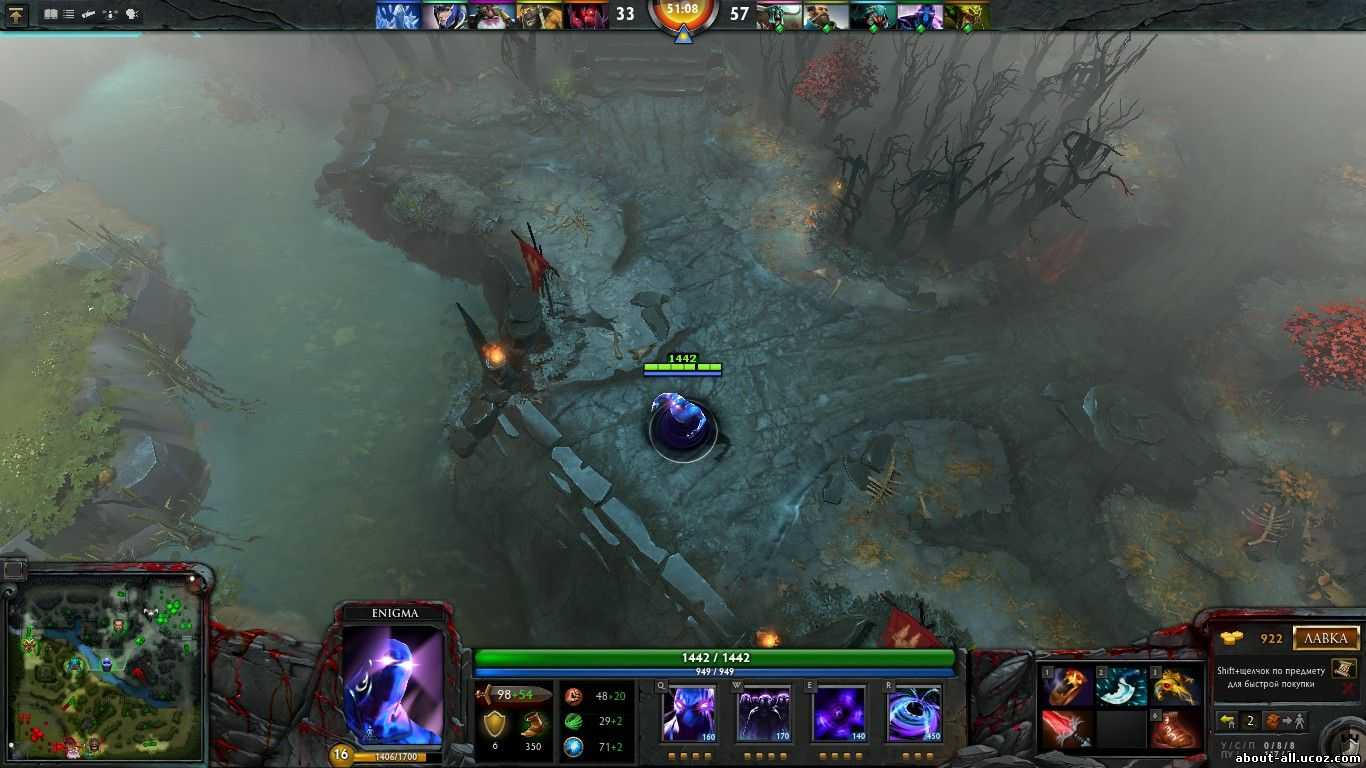Order the courier to deliver items
The width and height of the screenshot is (1366, 768).
click(x=1281, y=721)
